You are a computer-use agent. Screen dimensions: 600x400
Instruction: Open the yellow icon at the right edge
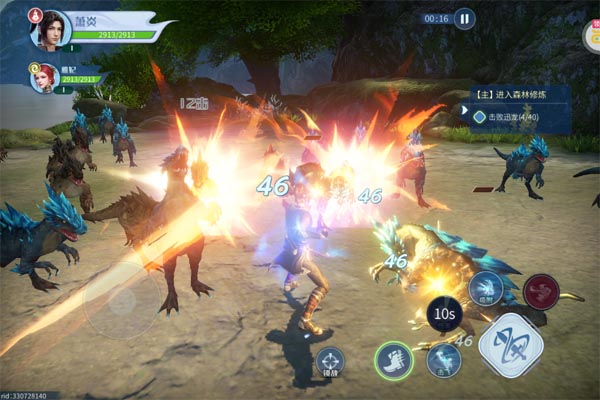591,38
